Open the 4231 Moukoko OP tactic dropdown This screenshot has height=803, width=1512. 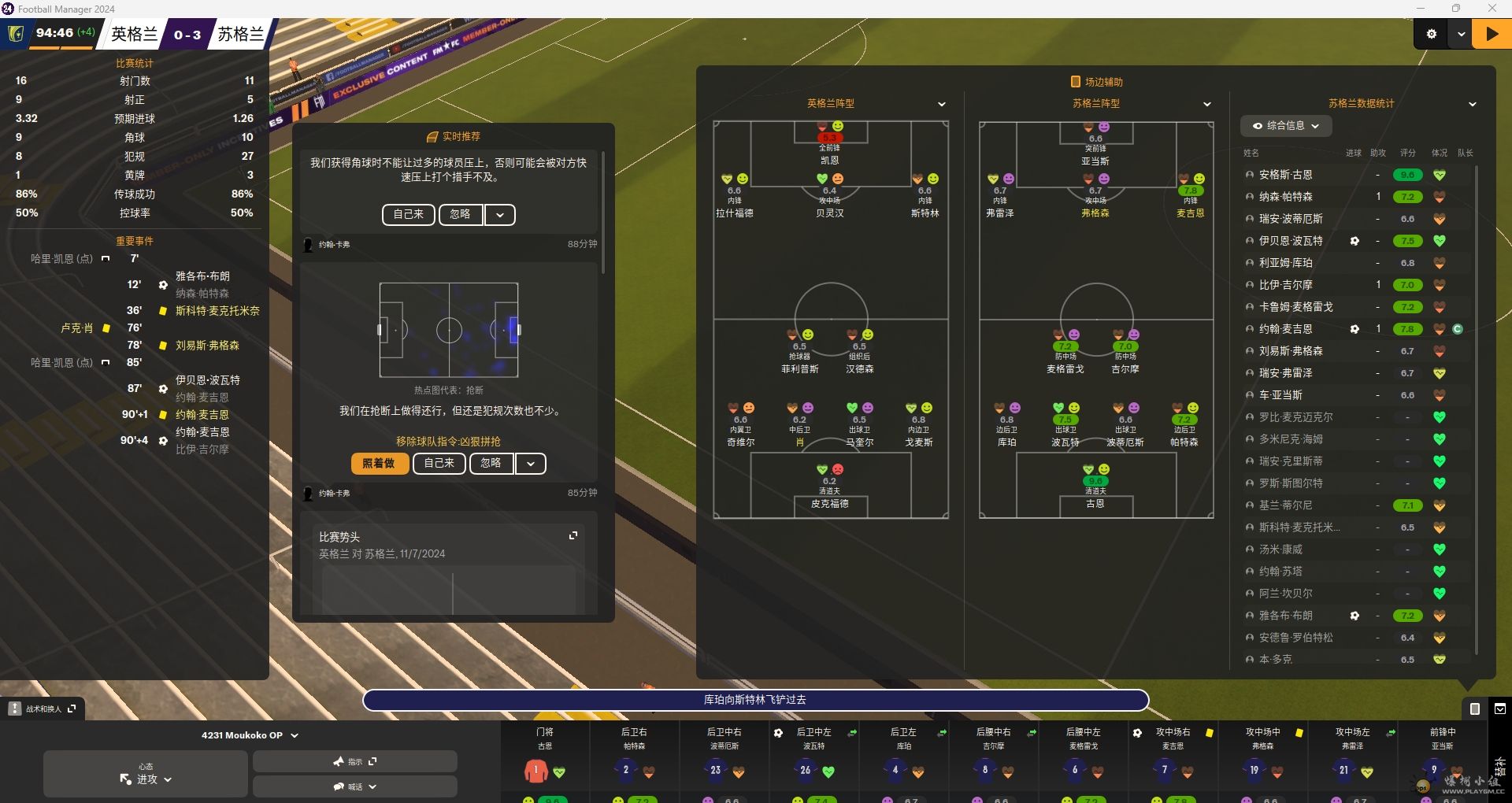coord(250,735)
